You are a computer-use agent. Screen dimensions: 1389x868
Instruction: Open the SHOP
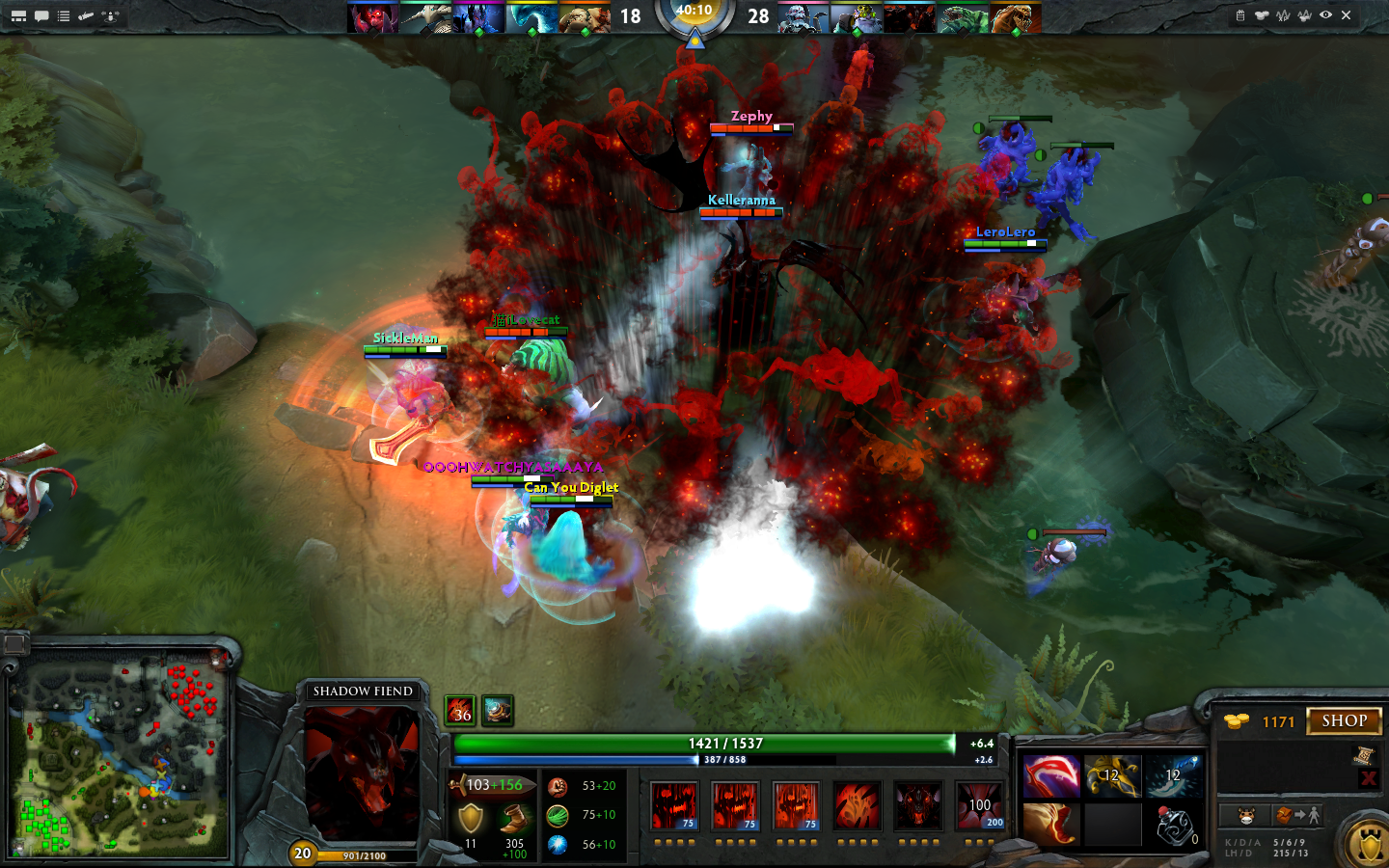(x=1344, y=720)
